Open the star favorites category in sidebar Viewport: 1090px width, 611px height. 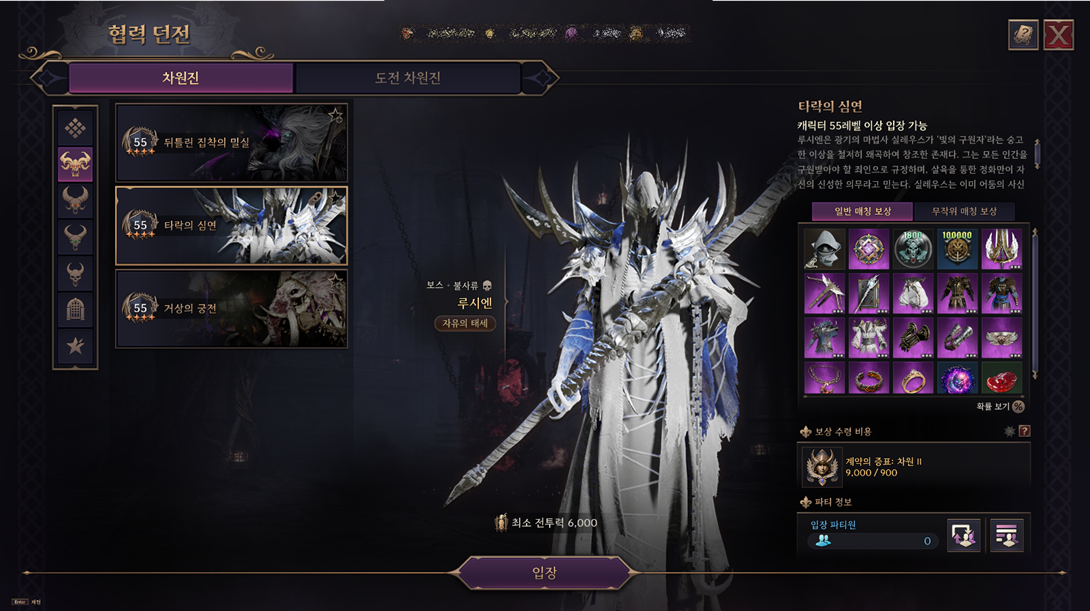point(76,346)
